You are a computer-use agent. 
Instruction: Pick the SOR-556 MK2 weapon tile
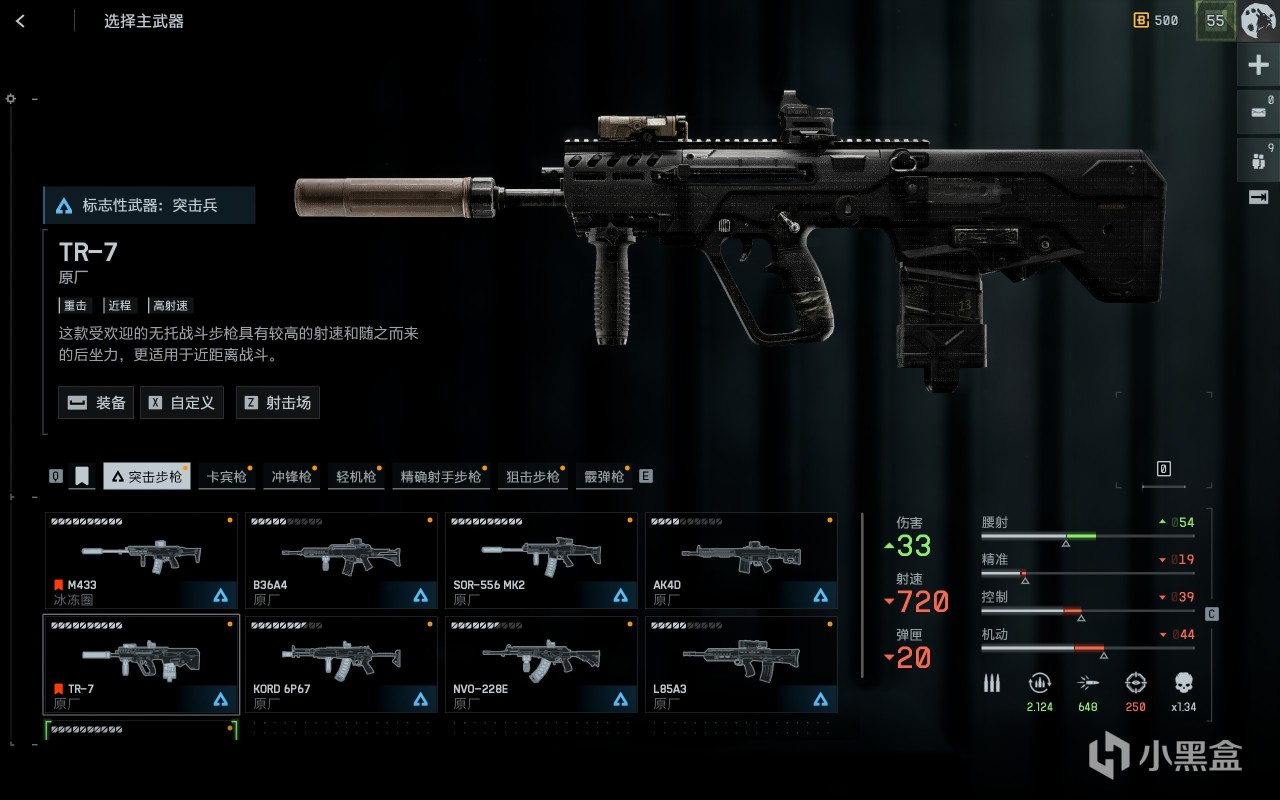tap(541, 560)
